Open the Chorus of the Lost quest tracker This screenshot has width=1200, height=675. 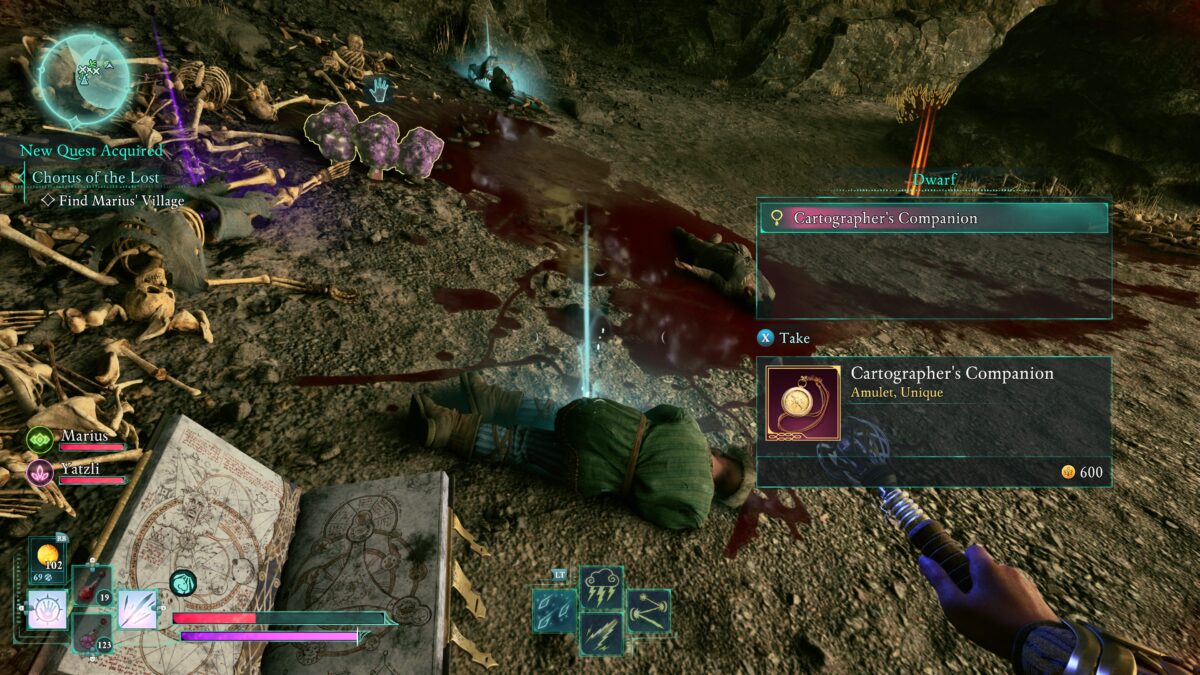click(93, 177)
